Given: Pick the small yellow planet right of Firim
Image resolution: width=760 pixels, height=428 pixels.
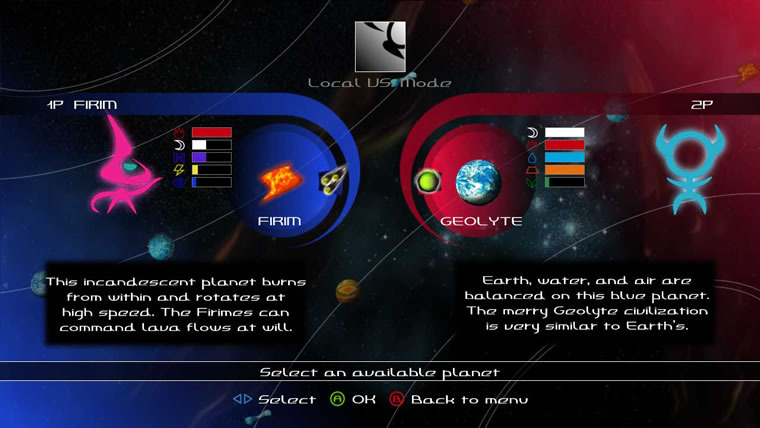Looking at the screenshot, I should click(332, 181).
